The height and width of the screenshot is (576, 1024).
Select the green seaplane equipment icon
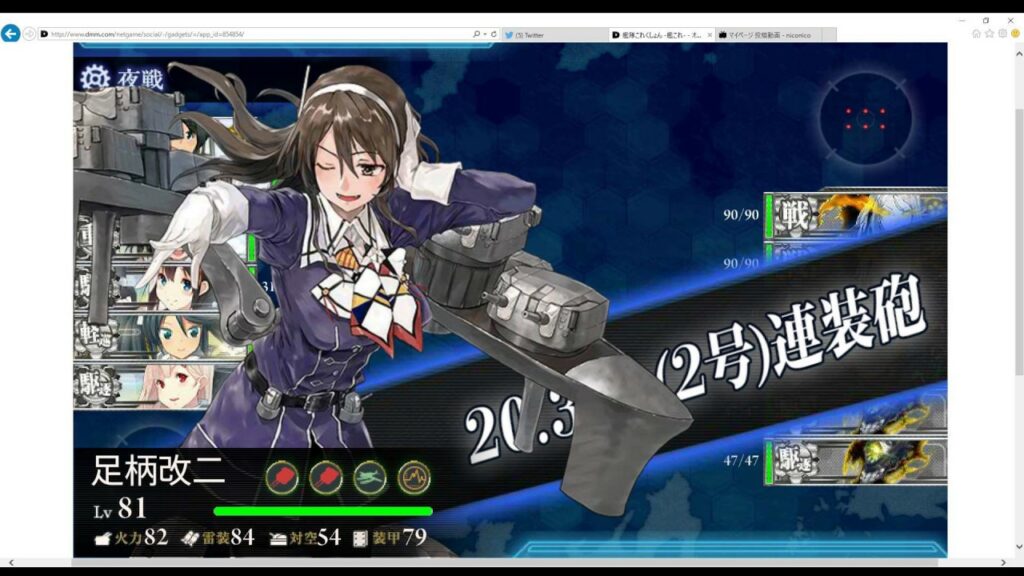[x=371, y=476]
